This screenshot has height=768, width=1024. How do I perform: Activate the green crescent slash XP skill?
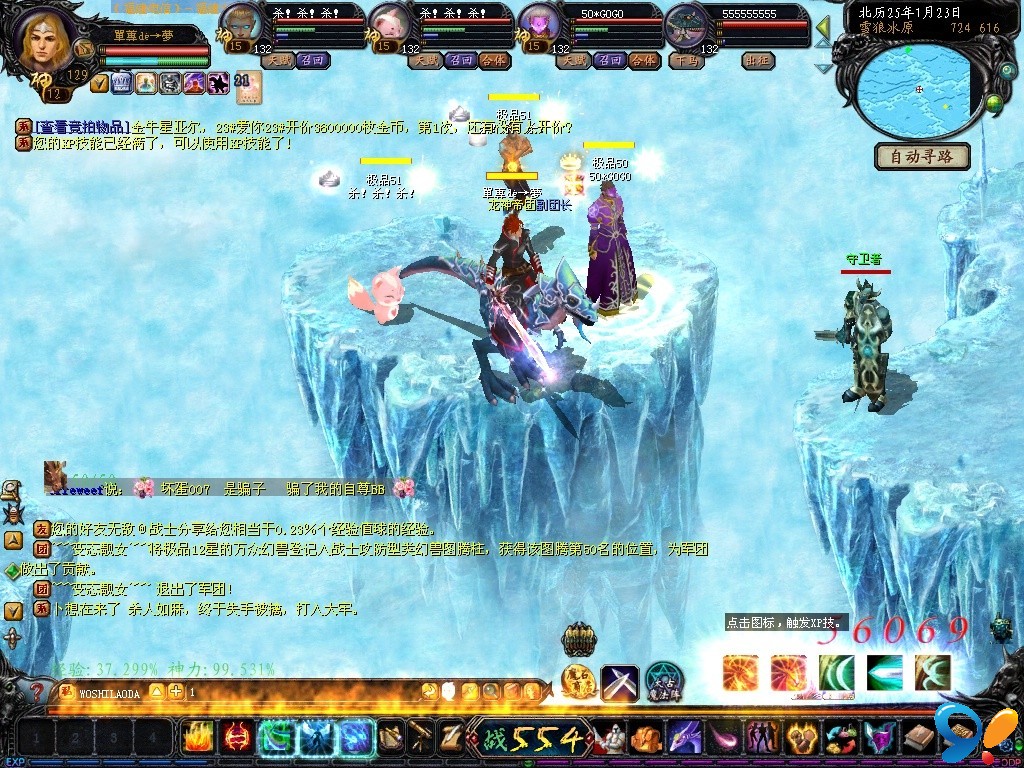pyautogui.click(x=836, y=672)
